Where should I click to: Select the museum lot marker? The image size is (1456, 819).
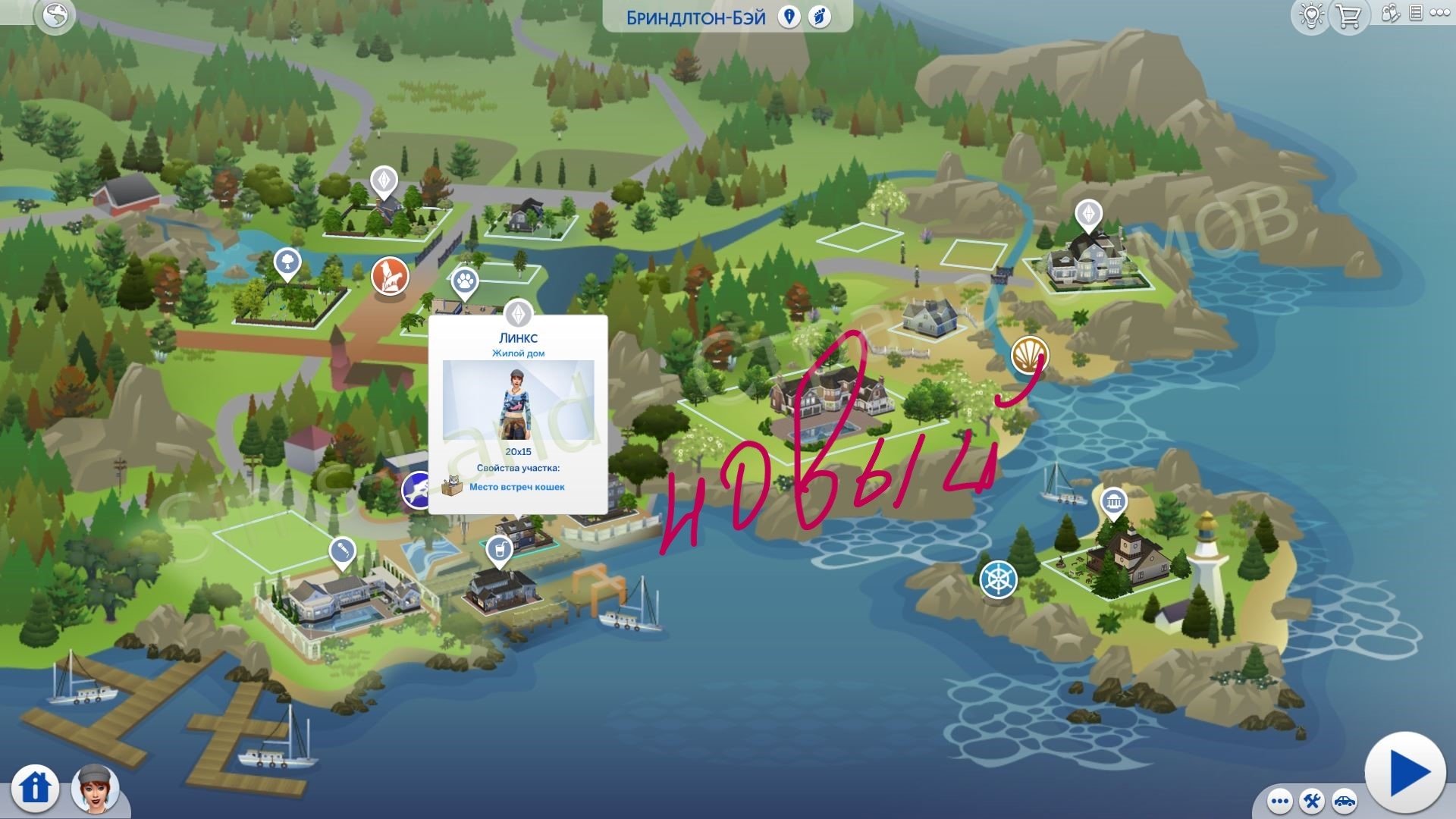tap(1113, 502)
